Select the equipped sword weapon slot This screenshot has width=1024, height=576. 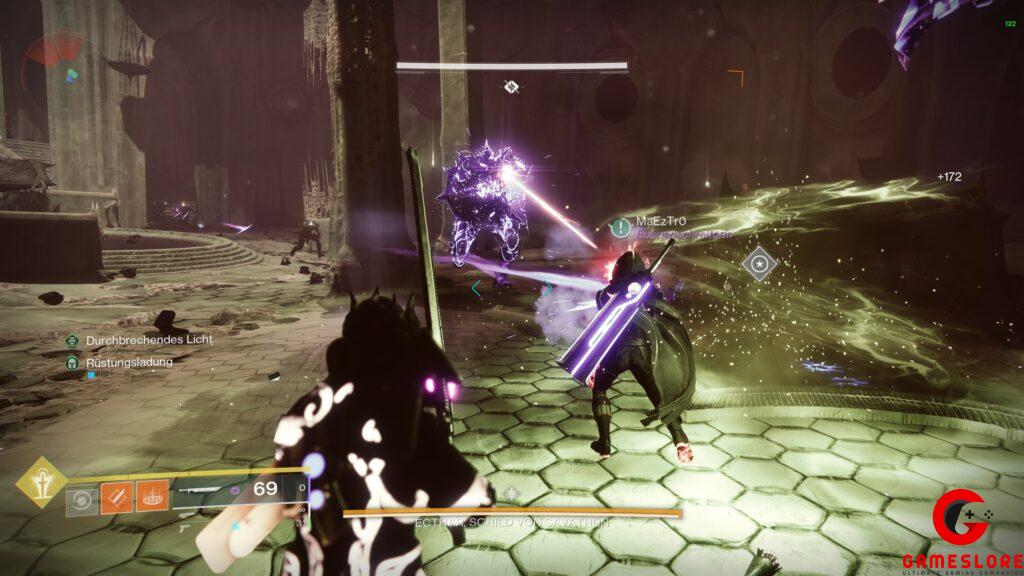pyautogui.click(x=212, y=489)
